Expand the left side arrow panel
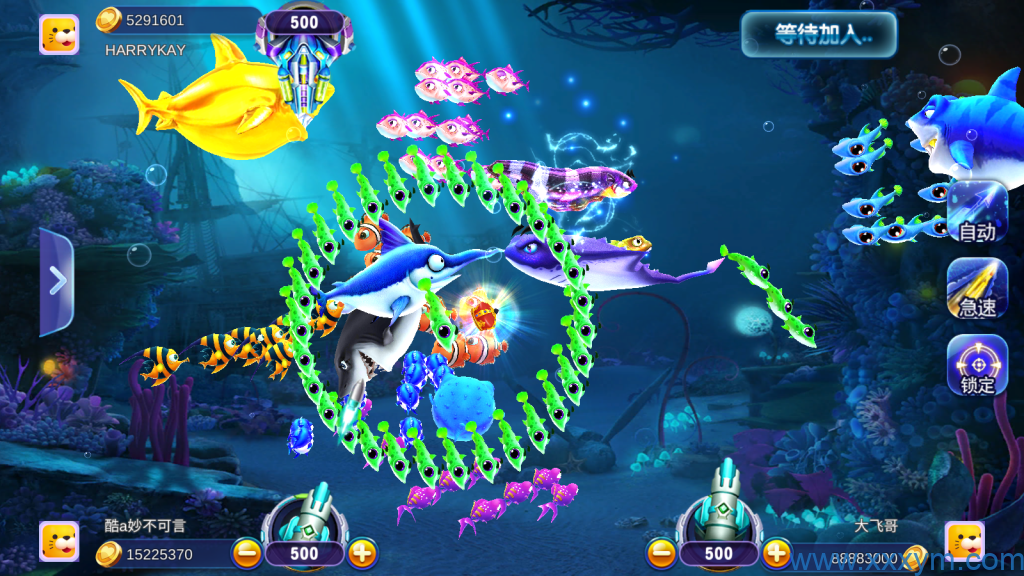 [x=56, y=282]
